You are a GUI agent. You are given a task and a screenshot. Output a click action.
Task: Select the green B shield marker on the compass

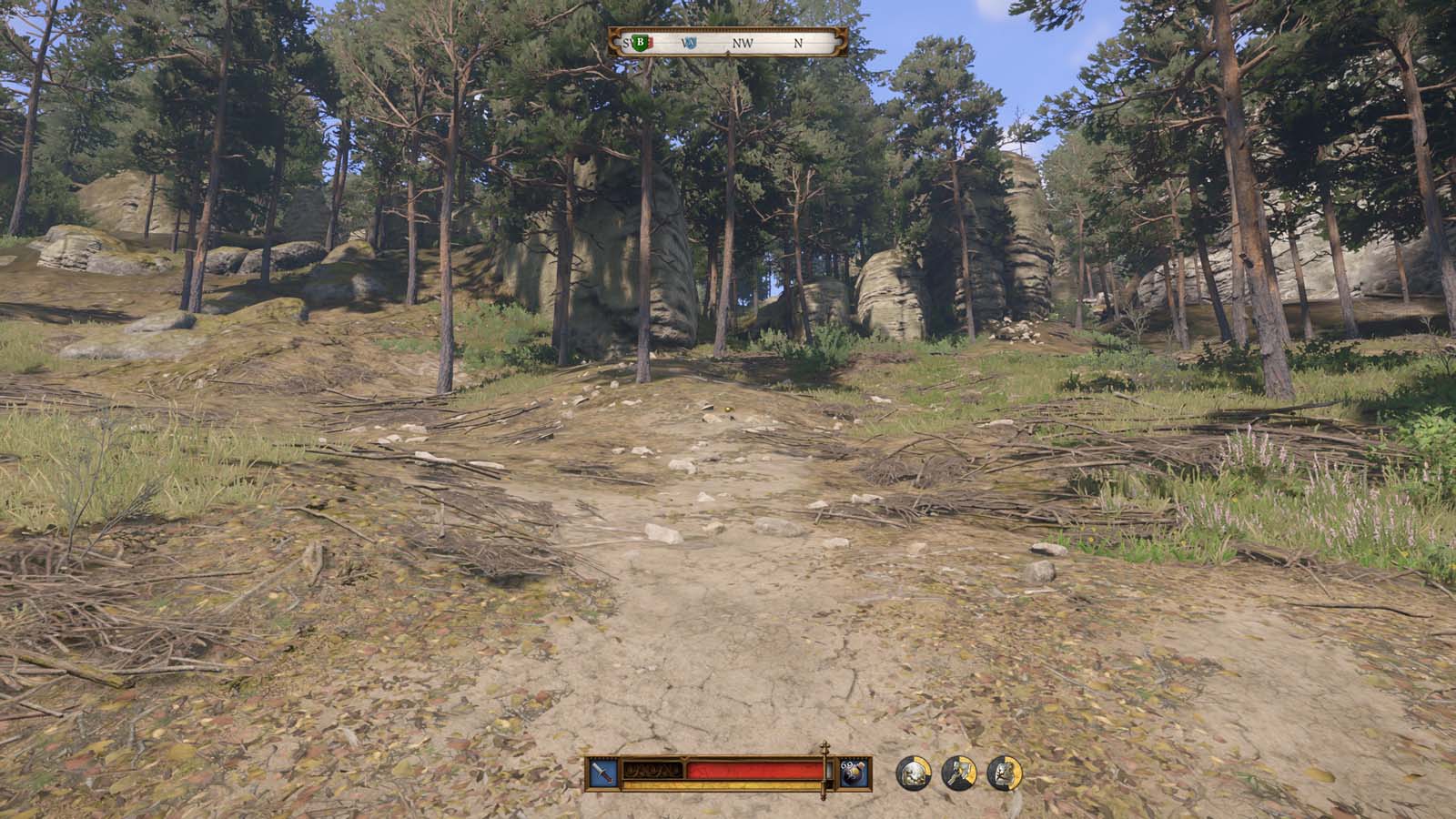[x=641, y=42]
